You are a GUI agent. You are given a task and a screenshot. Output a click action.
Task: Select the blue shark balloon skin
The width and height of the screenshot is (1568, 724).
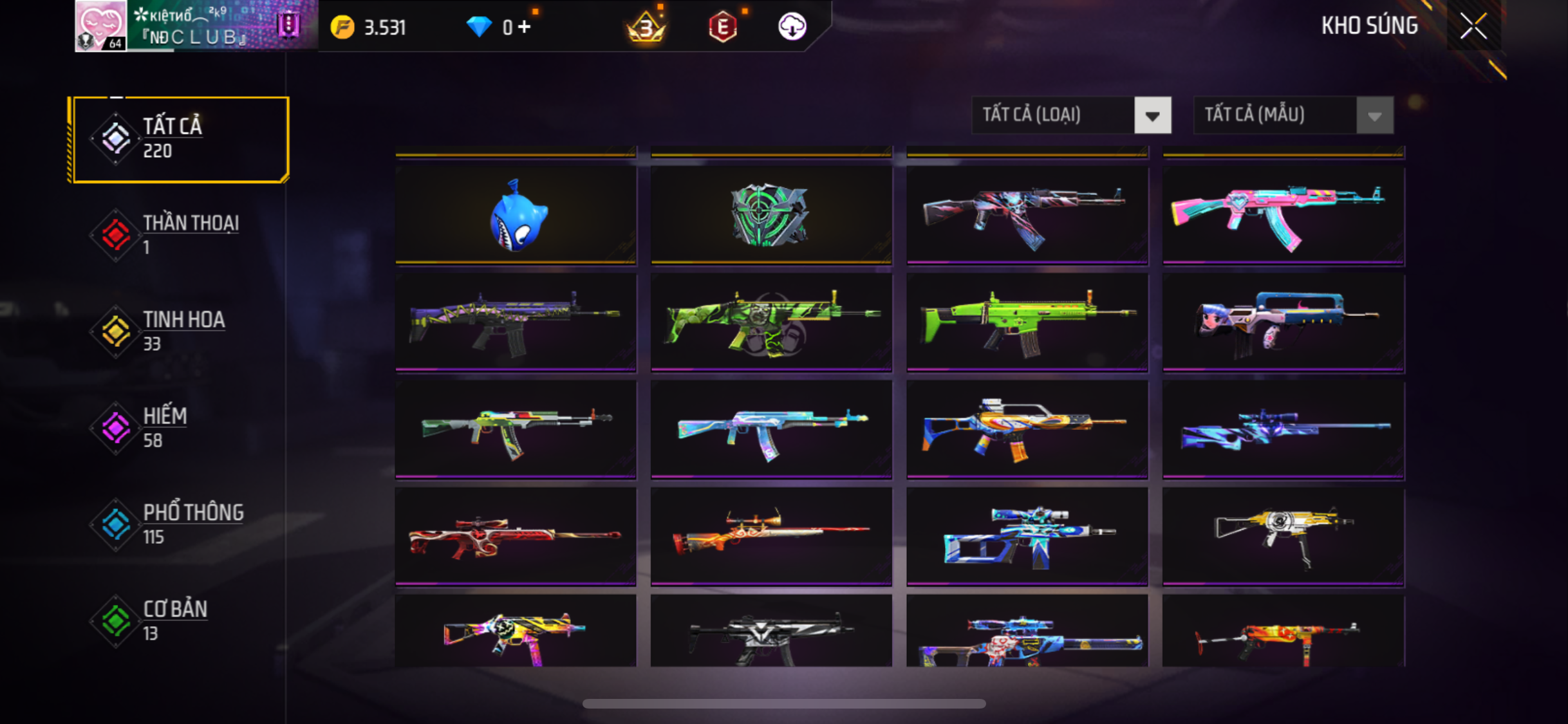point(516,216)
